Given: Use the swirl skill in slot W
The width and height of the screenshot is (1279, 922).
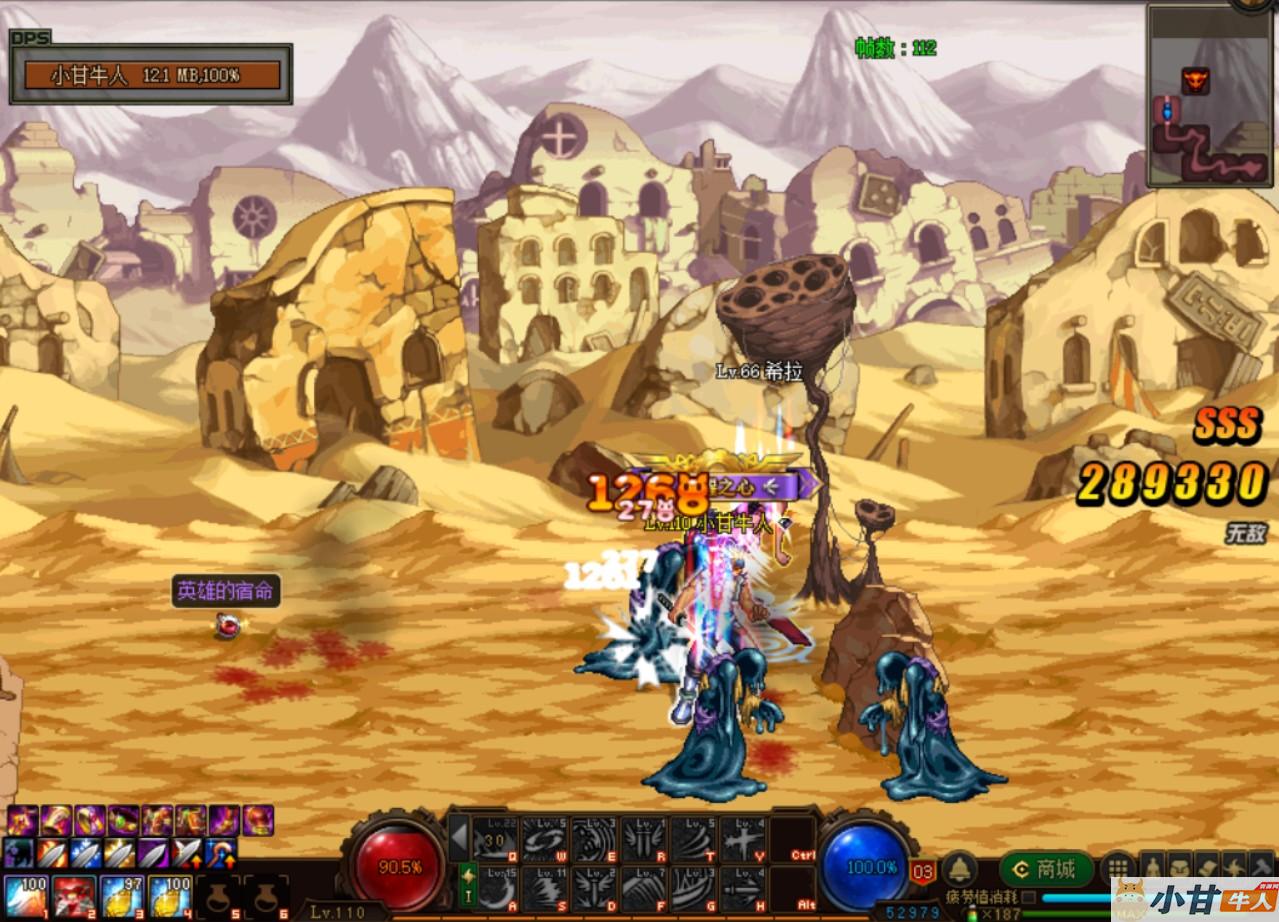Looking at the screenshot, I should click(544, 839).
